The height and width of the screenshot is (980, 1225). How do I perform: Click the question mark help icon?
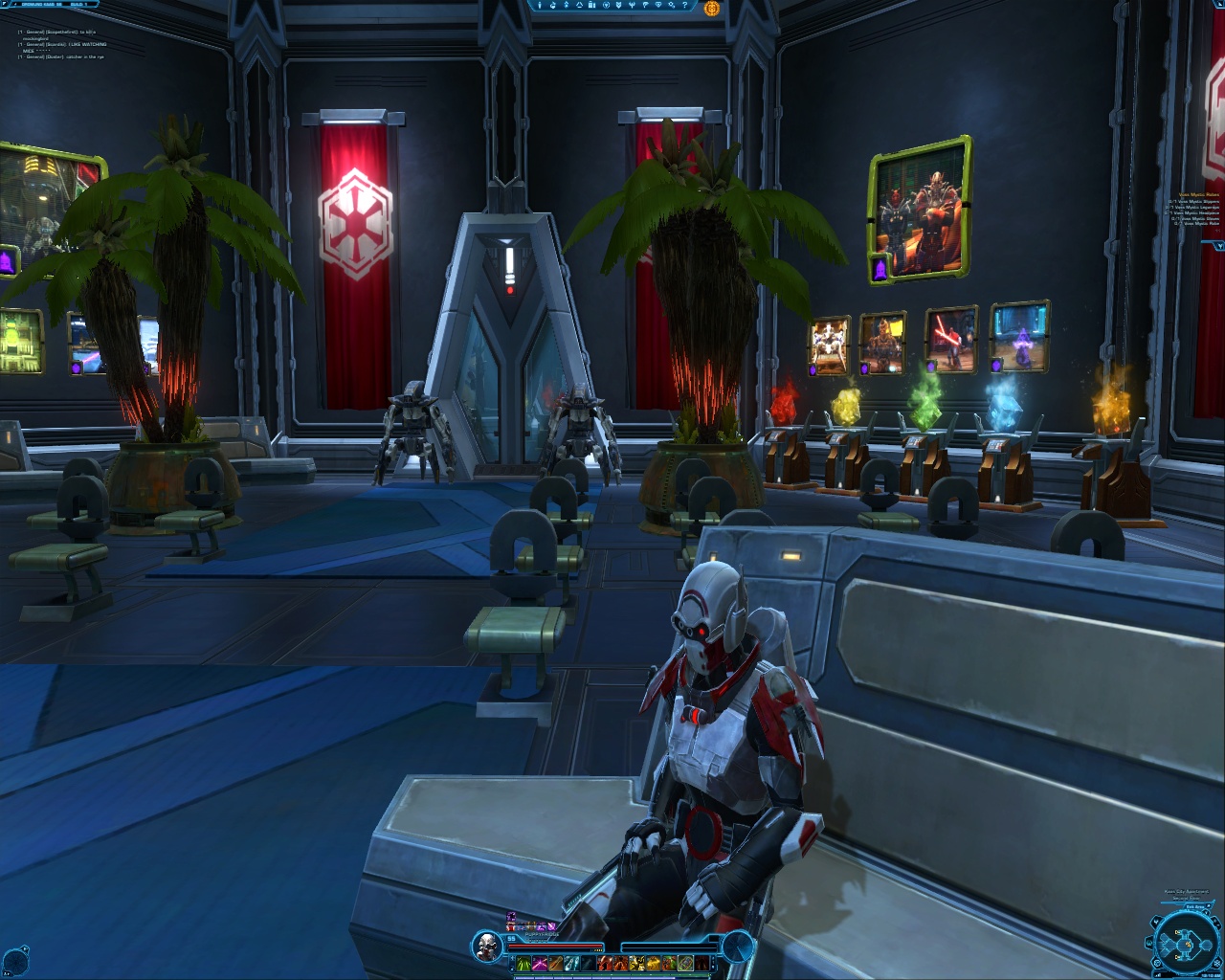pyautogui.click(x=685, y=7)
